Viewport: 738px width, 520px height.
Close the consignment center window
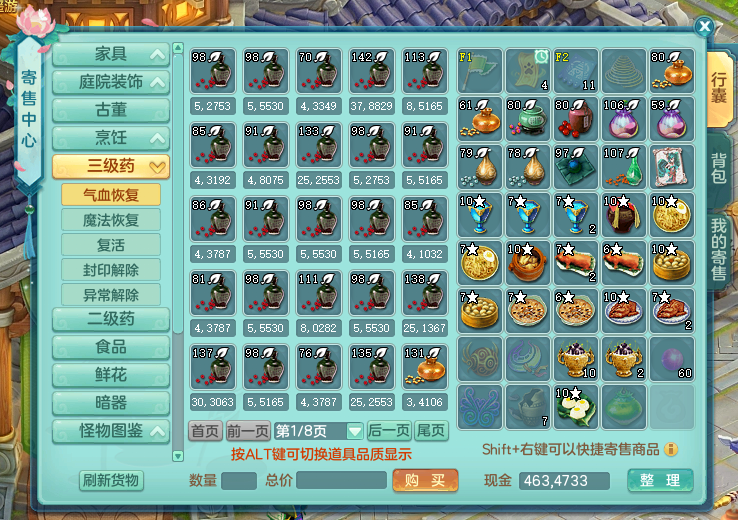705,27
